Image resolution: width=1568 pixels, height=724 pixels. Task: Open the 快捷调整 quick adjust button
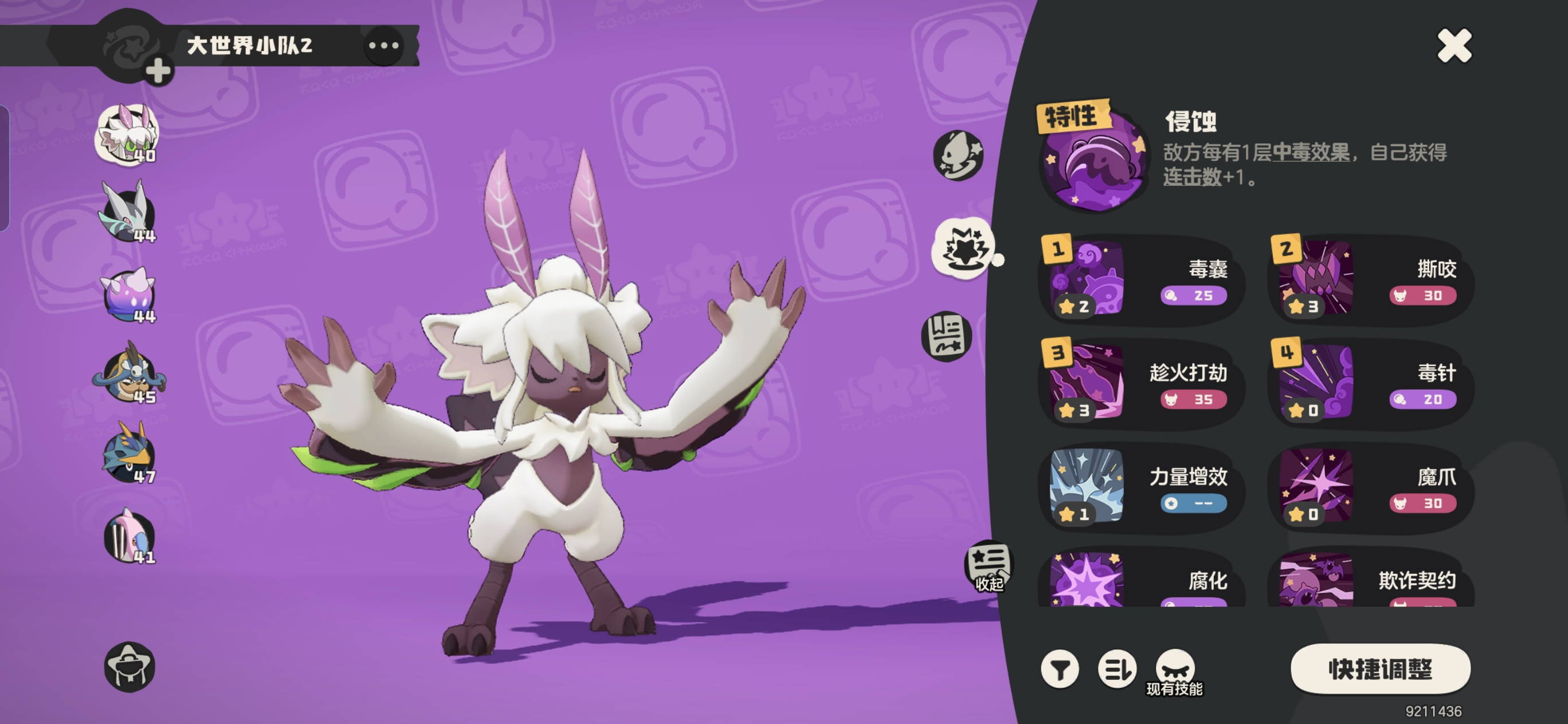click(x=1380, y=668)
